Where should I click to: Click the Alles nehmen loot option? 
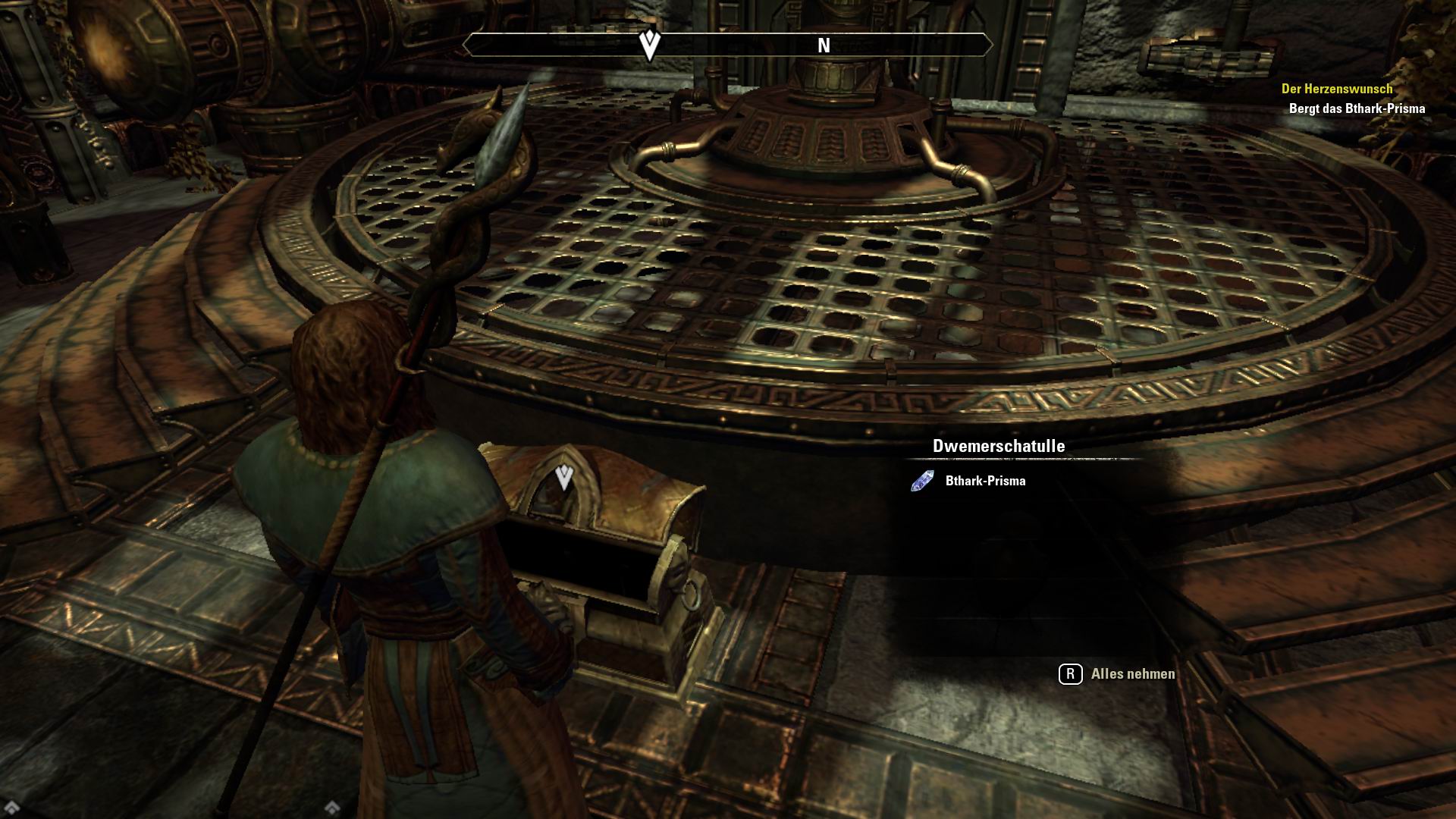1131,674
